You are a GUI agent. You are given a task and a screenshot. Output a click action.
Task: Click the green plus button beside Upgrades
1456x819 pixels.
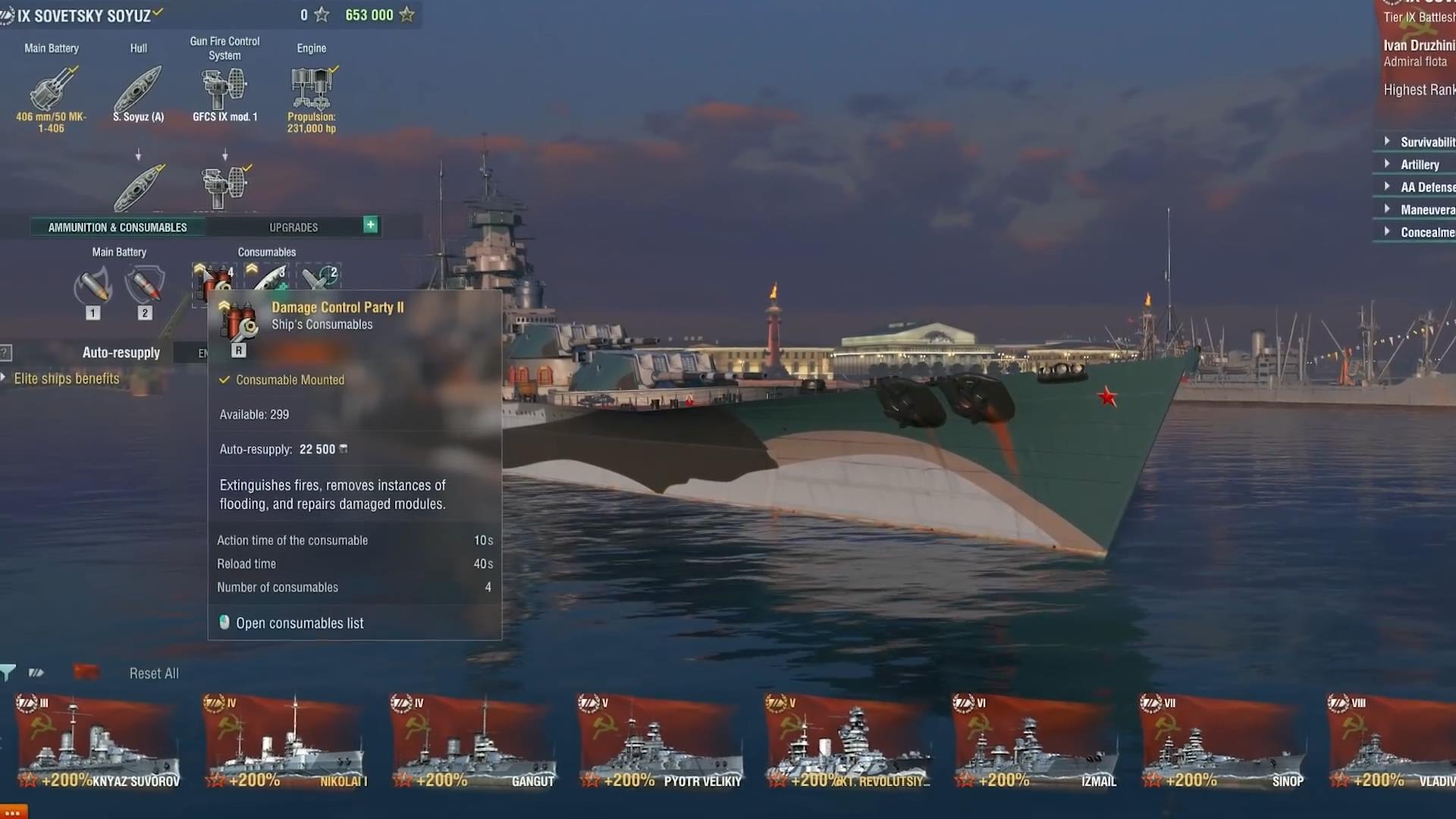[x=370, y=225]
